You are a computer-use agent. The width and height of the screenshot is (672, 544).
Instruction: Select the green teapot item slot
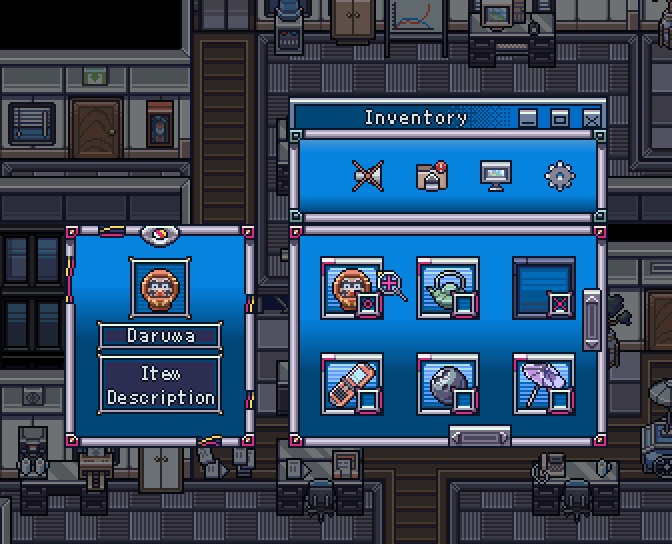[447, 288]
